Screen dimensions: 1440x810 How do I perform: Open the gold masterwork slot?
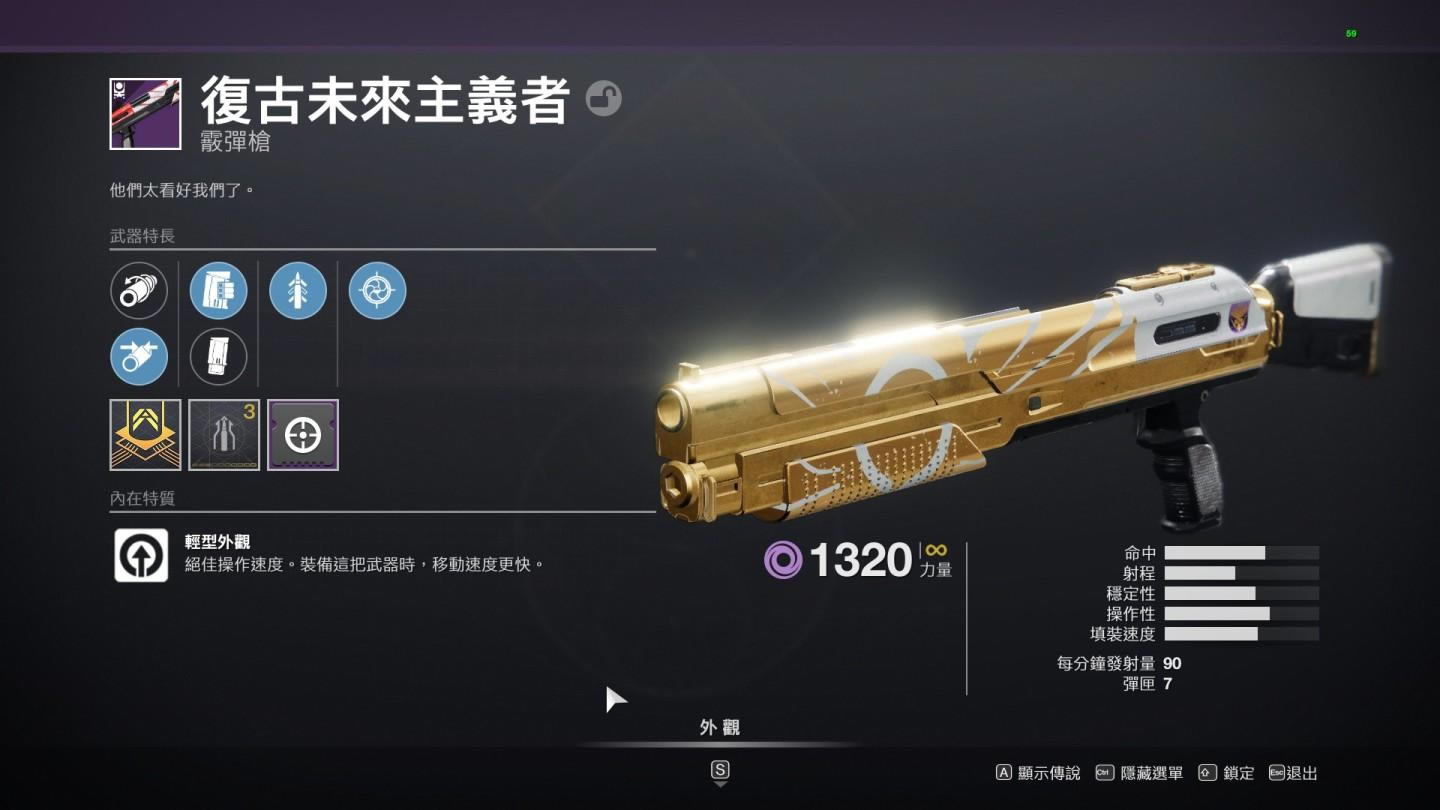[143, 434]
